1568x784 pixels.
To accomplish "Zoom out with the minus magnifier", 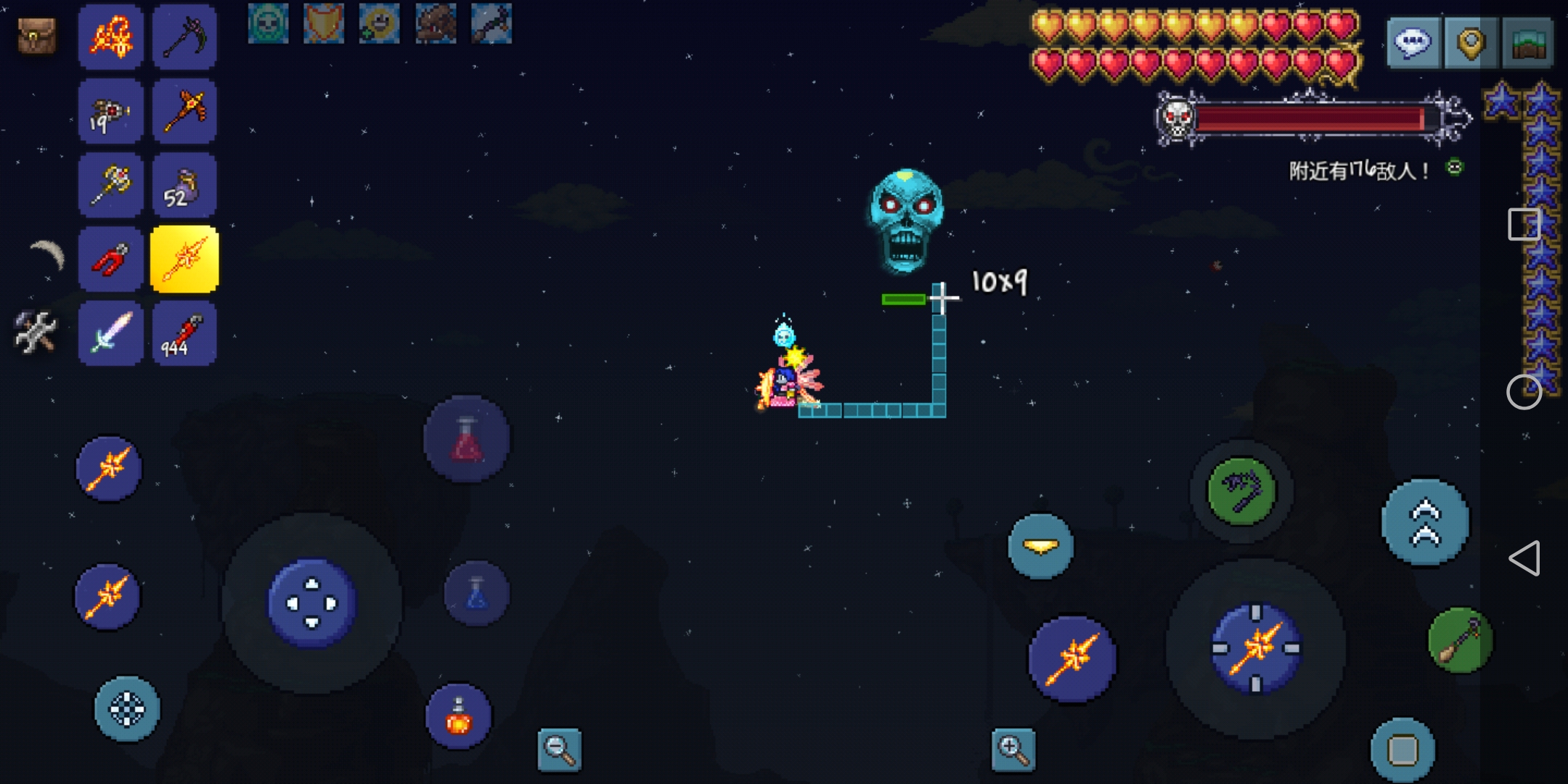I will pyautogui.click(x=559, y=749).
